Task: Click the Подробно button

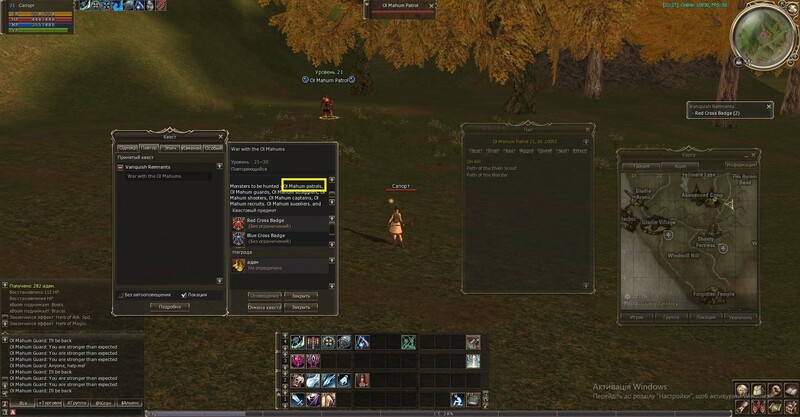Action: [169, 306]
